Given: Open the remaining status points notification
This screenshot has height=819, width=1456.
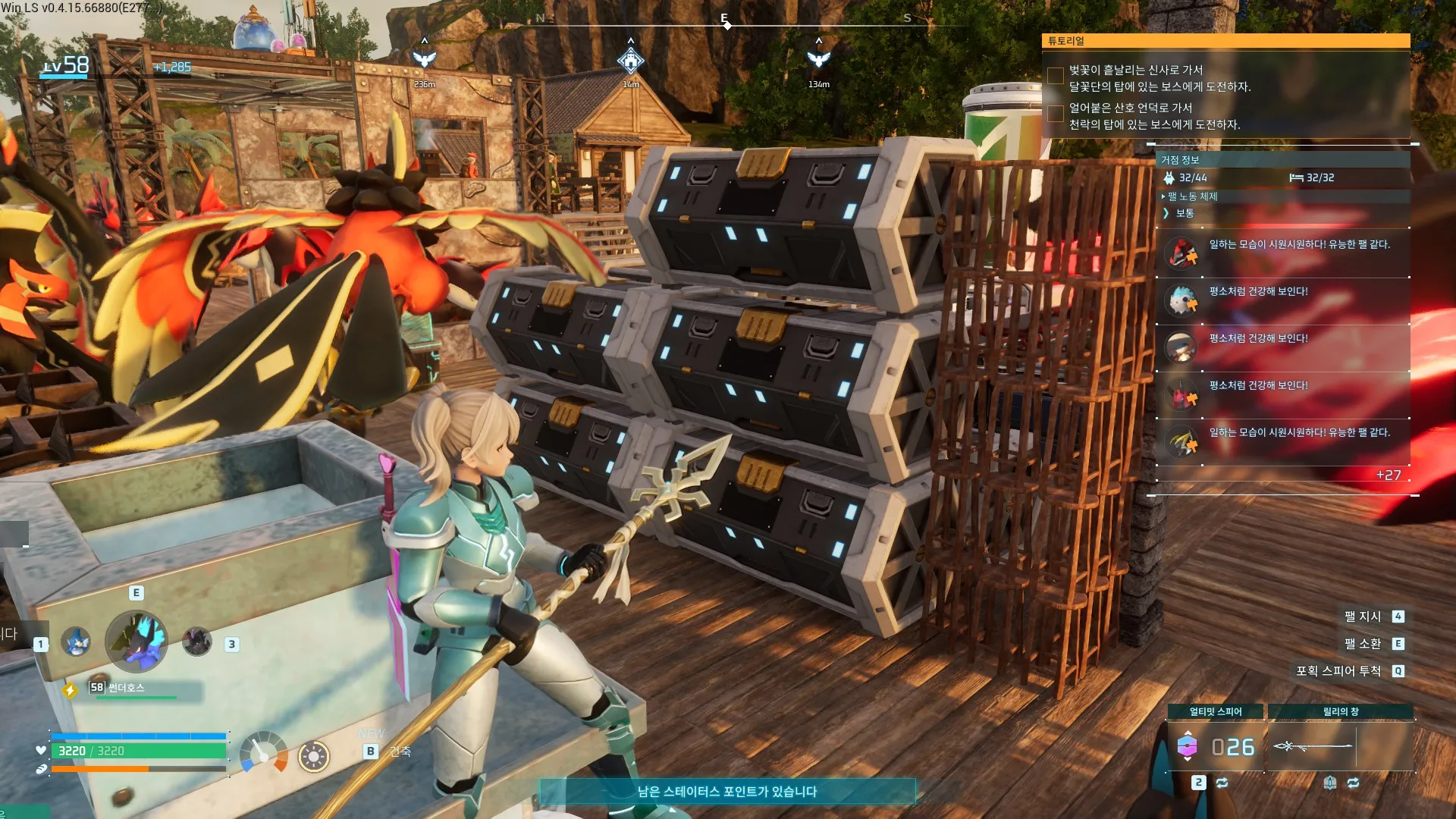Looking at the screenshot, I should click(x=726, y=792).
